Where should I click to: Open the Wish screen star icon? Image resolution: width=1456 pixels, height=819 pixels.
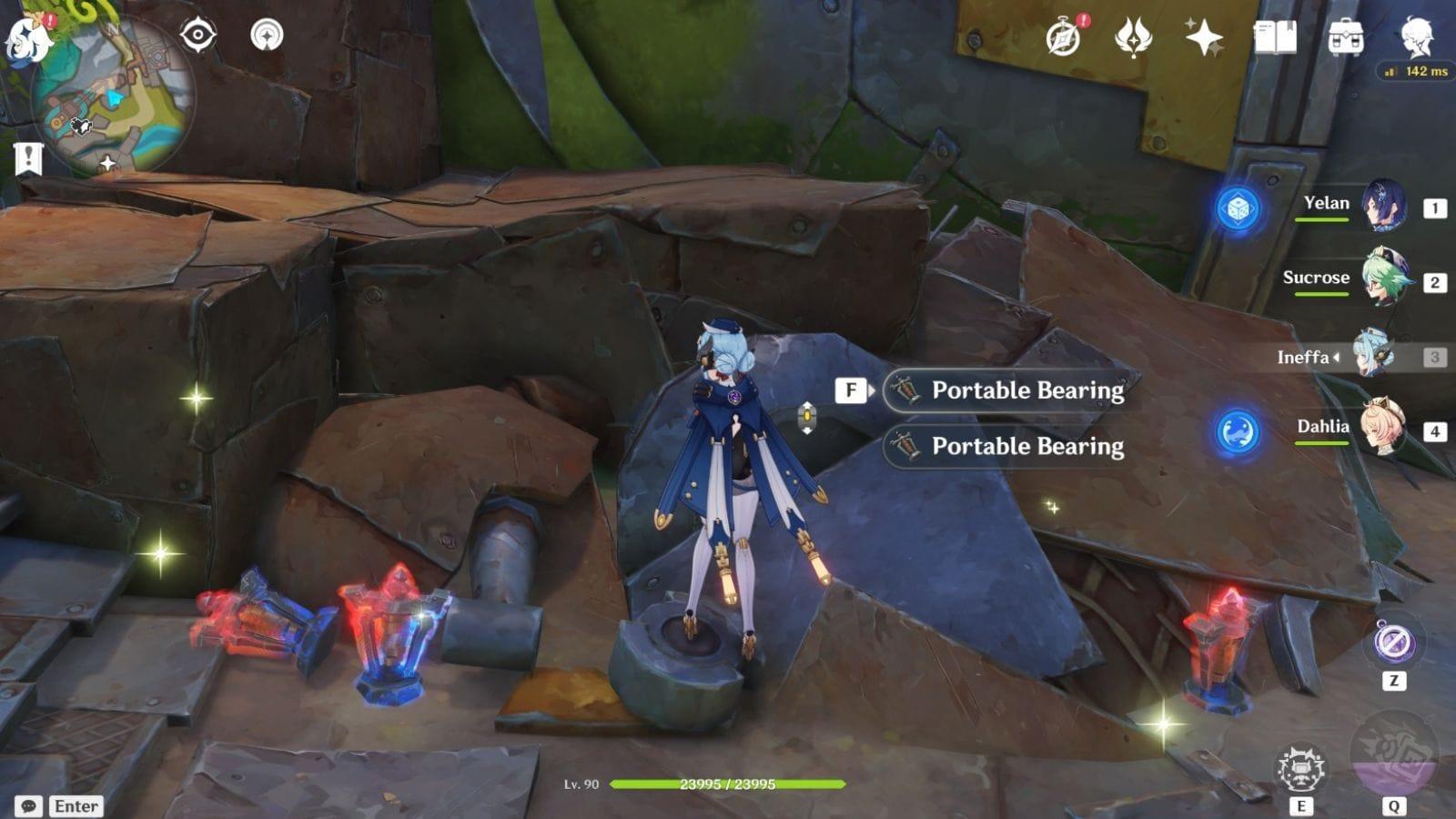coord(1203,36)
